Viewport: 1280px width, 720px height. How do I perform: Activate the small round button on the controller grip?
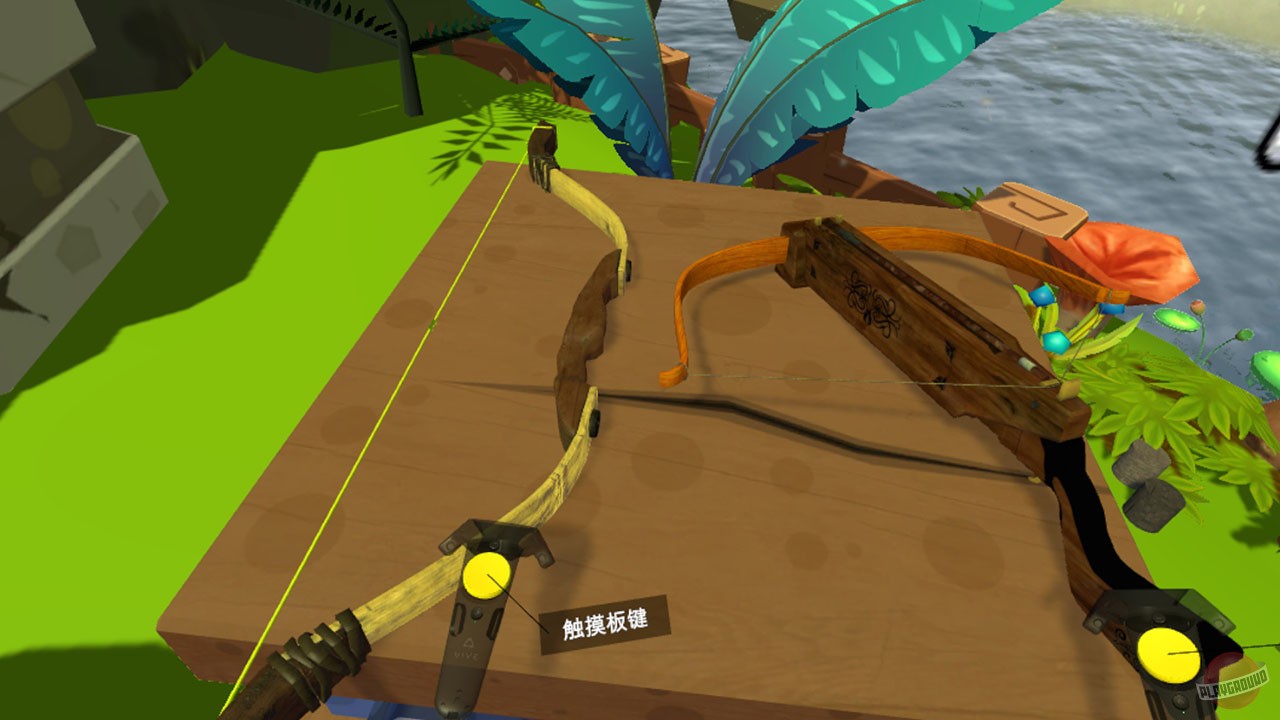[x=477, y=614]
